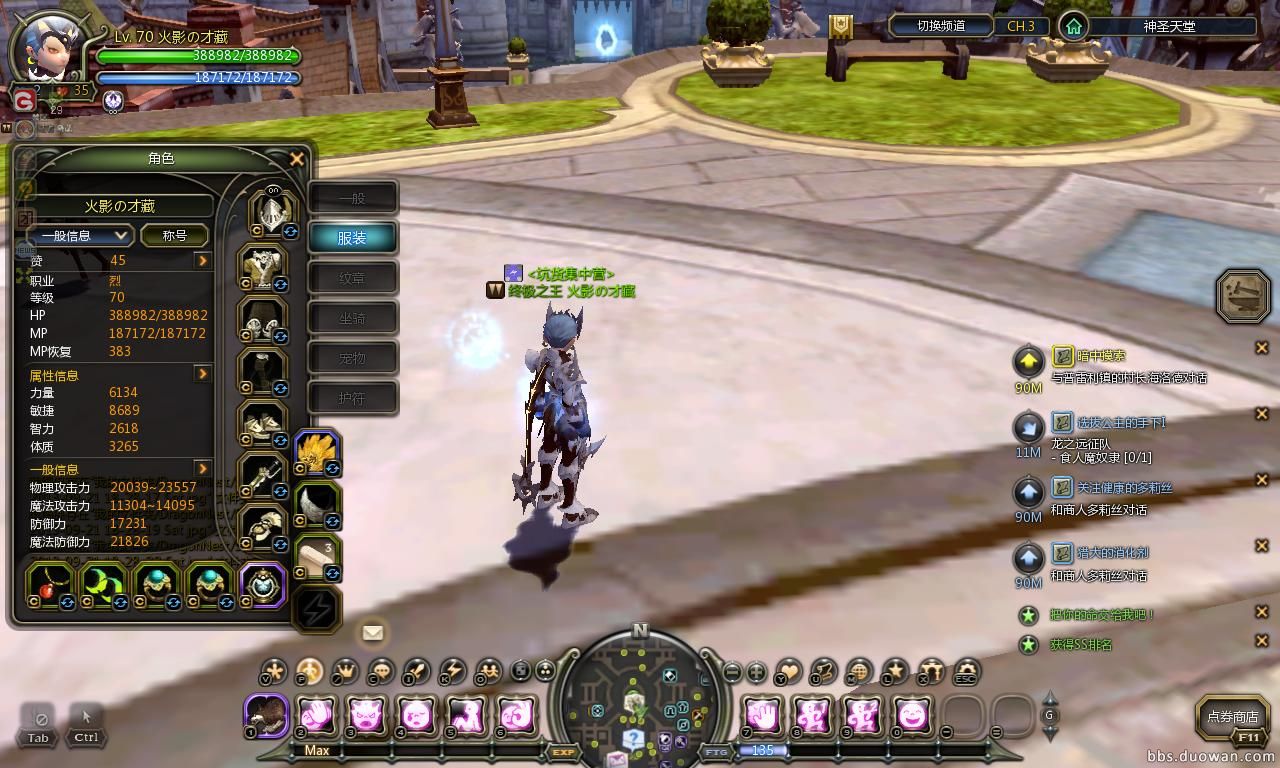Screen dimensions: 1280x768
Task: Switch to the 宠物 pet tab
Action: pyautogui.click(x=352, y=358)
